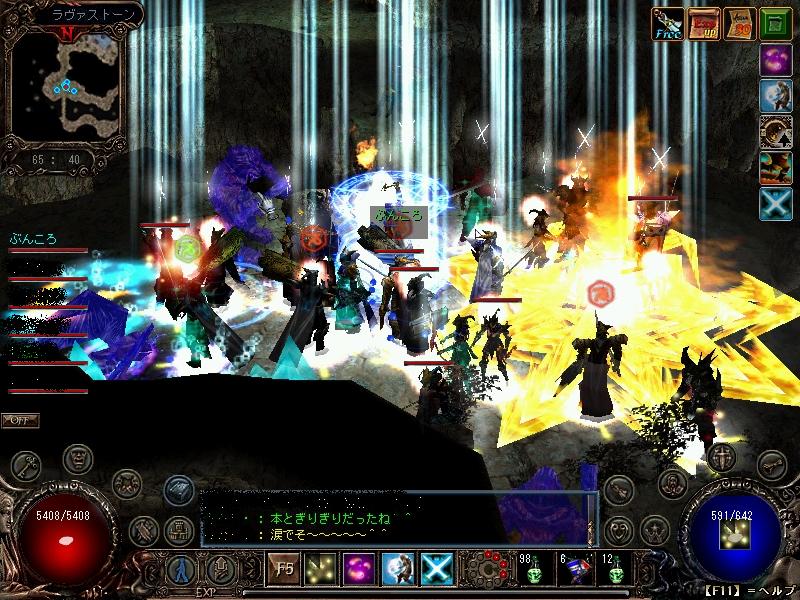Select the F5 hotbar slot
The image size is (800, 600).
point(281,569)
